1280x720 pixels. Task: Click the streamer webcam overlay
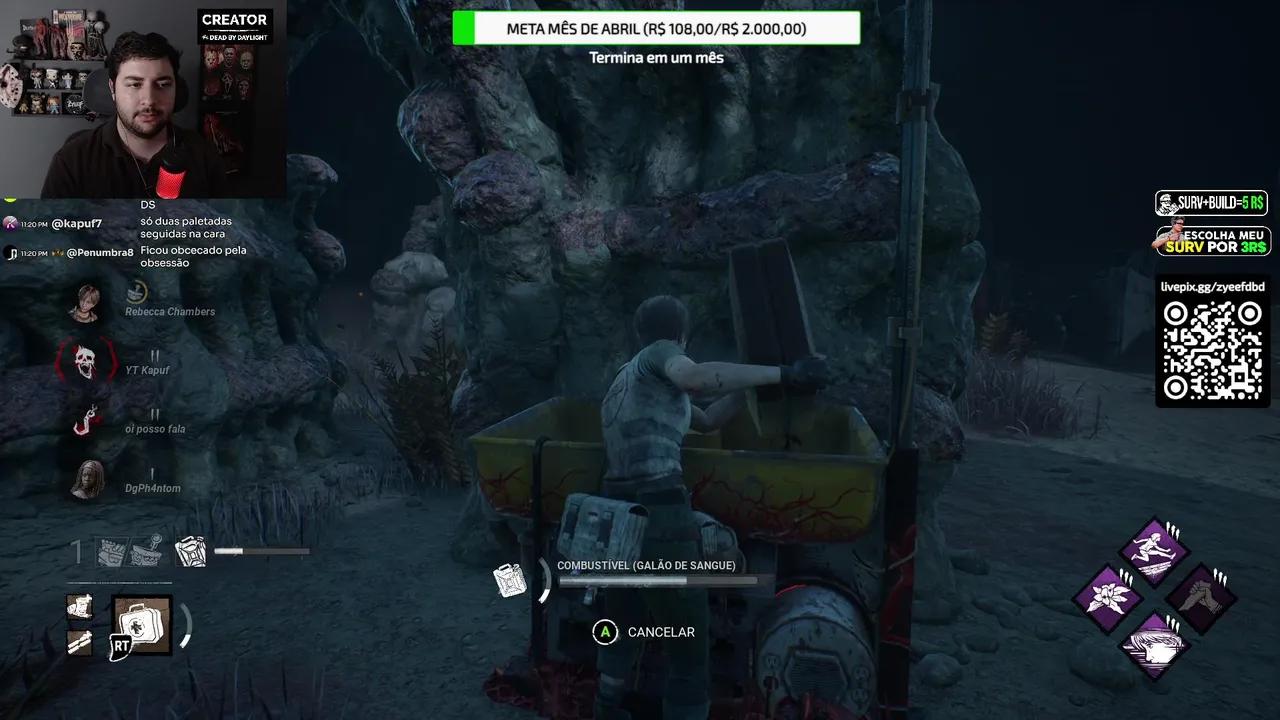click(145, 100)
